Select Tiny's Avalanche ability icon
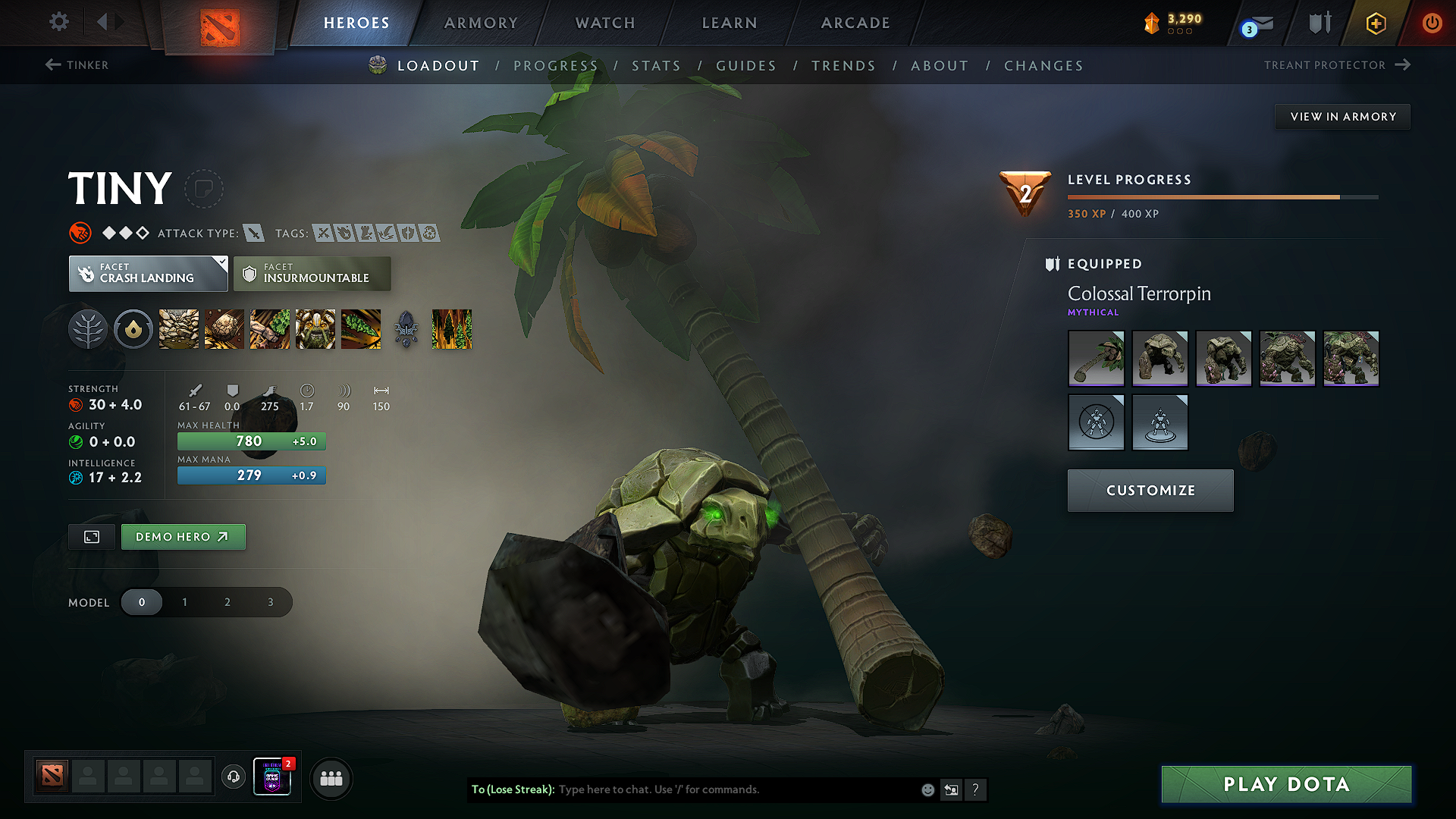Viewport: 1456px width, 819px height. click(x=178, y=329)
